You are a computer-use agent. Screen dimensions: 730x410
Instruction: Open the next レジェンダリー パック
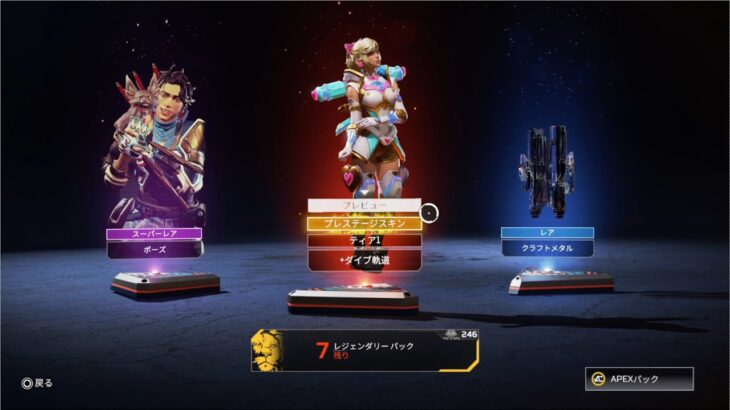[365, 350]
